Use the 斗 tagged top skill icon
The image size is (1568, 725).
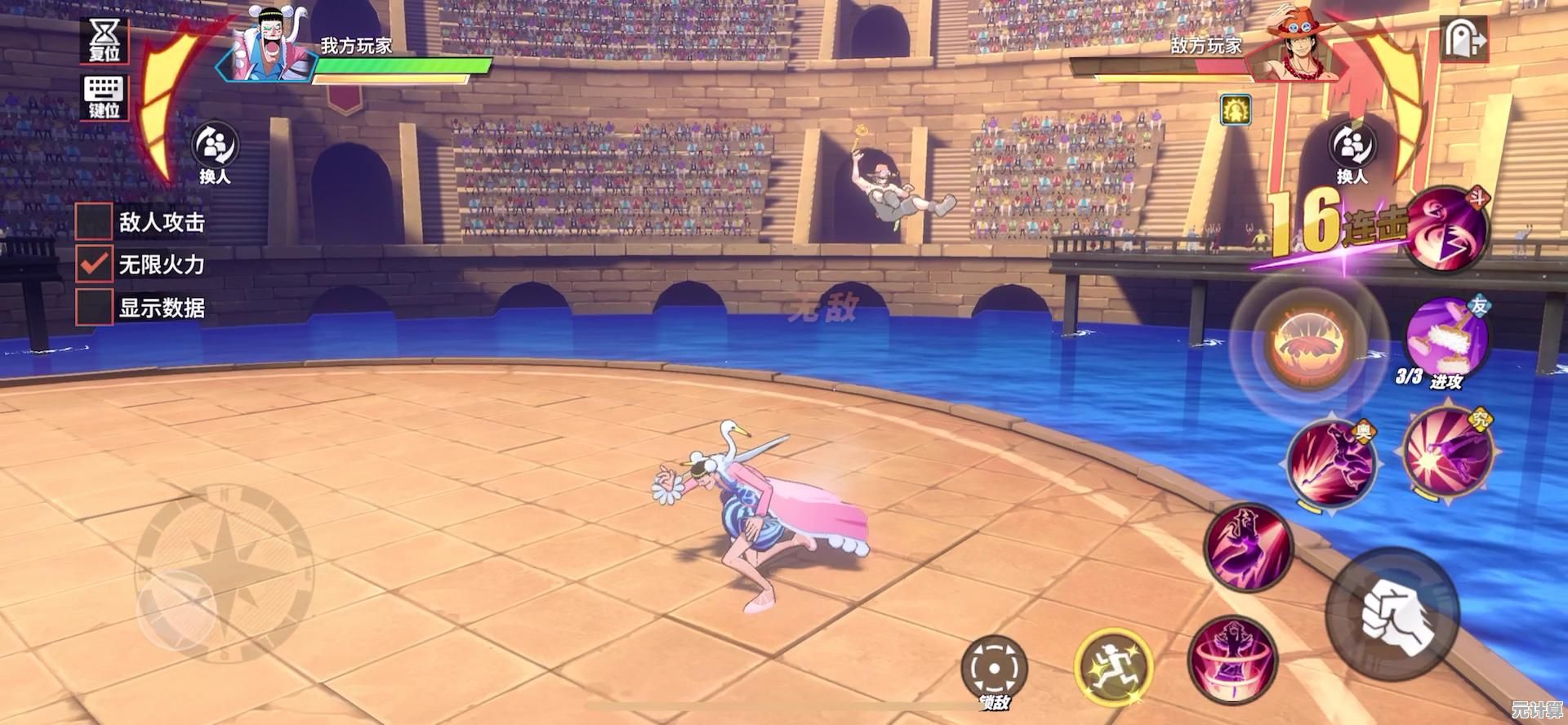tap(1446, 229)
